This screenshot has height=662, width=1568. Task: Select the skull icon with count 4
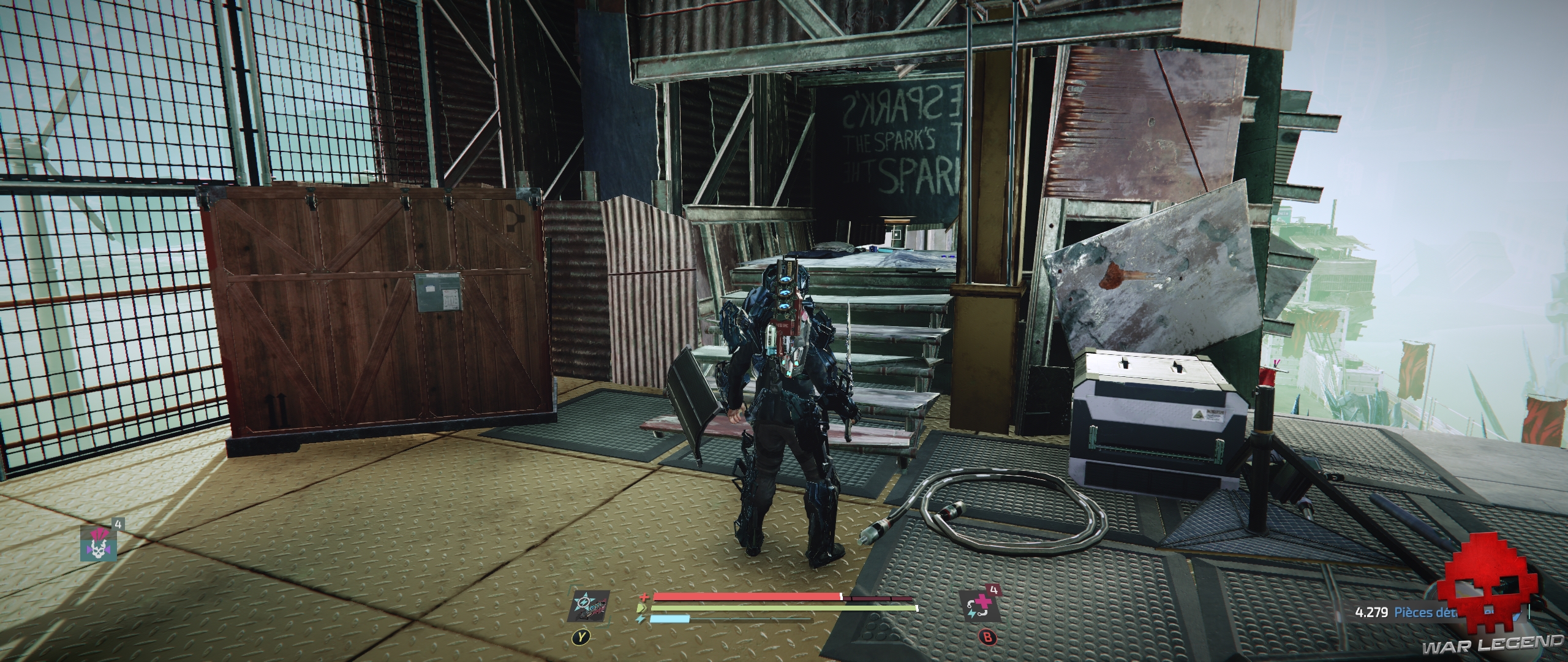click(x=97, y=543)
